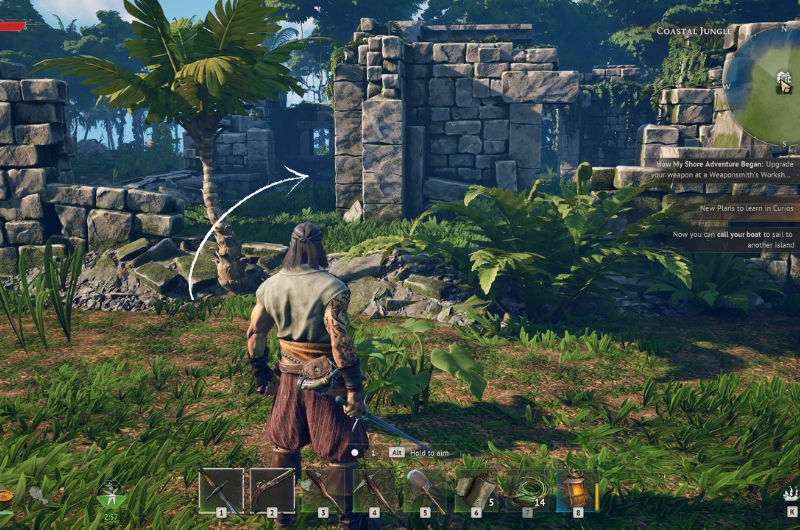Viewport: 800px width, 530px height.
Task: Choose the pickaxe in hotbar slot 4
Action: [374, 490]
